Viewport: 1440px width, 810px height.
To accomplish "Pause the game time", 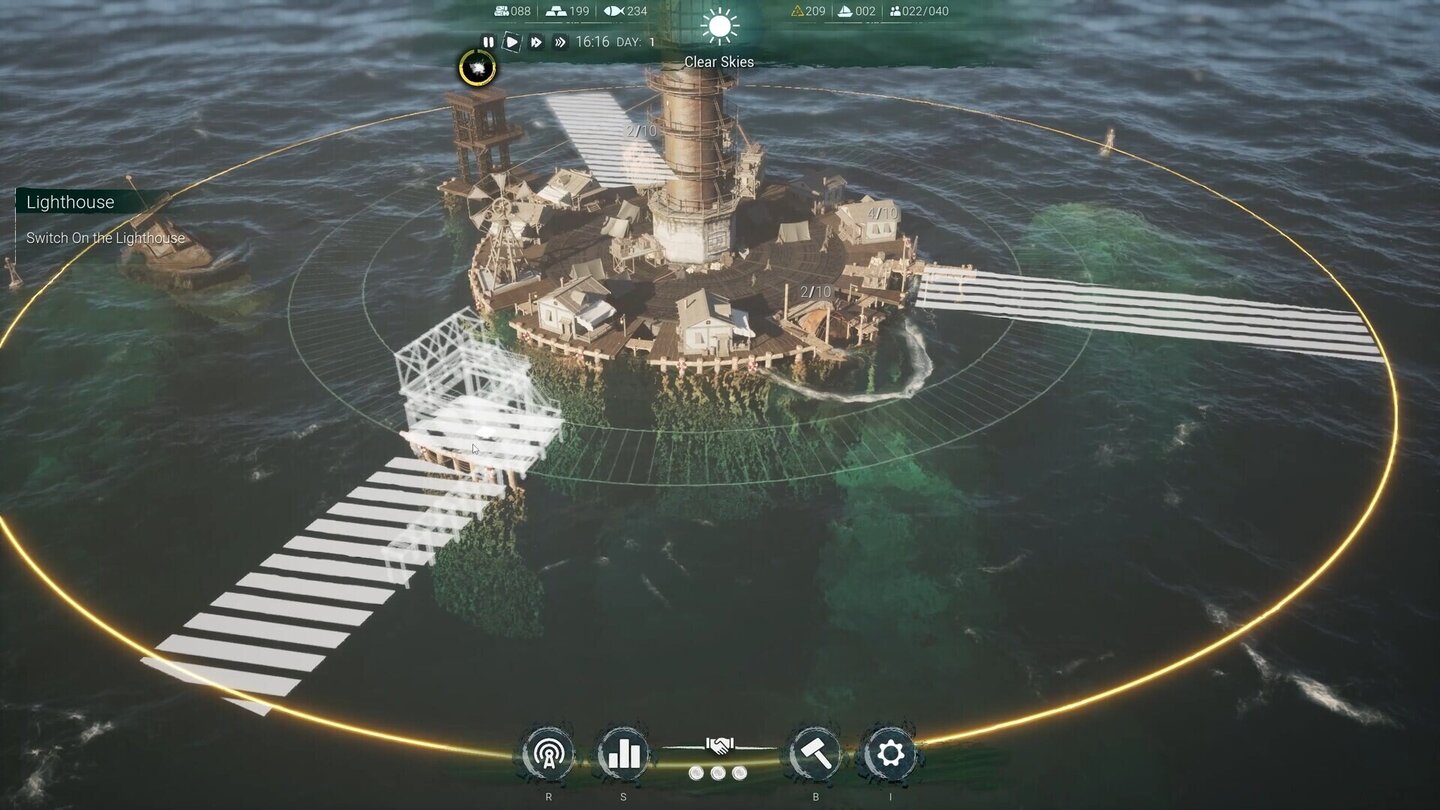I will 488,42.
